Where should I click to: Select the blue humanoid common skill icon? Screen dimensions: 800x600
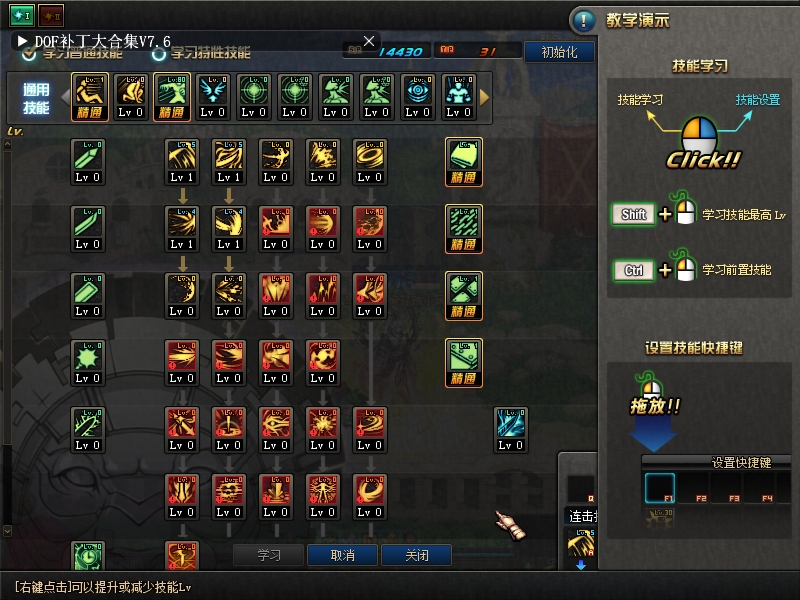coord(459,91)
